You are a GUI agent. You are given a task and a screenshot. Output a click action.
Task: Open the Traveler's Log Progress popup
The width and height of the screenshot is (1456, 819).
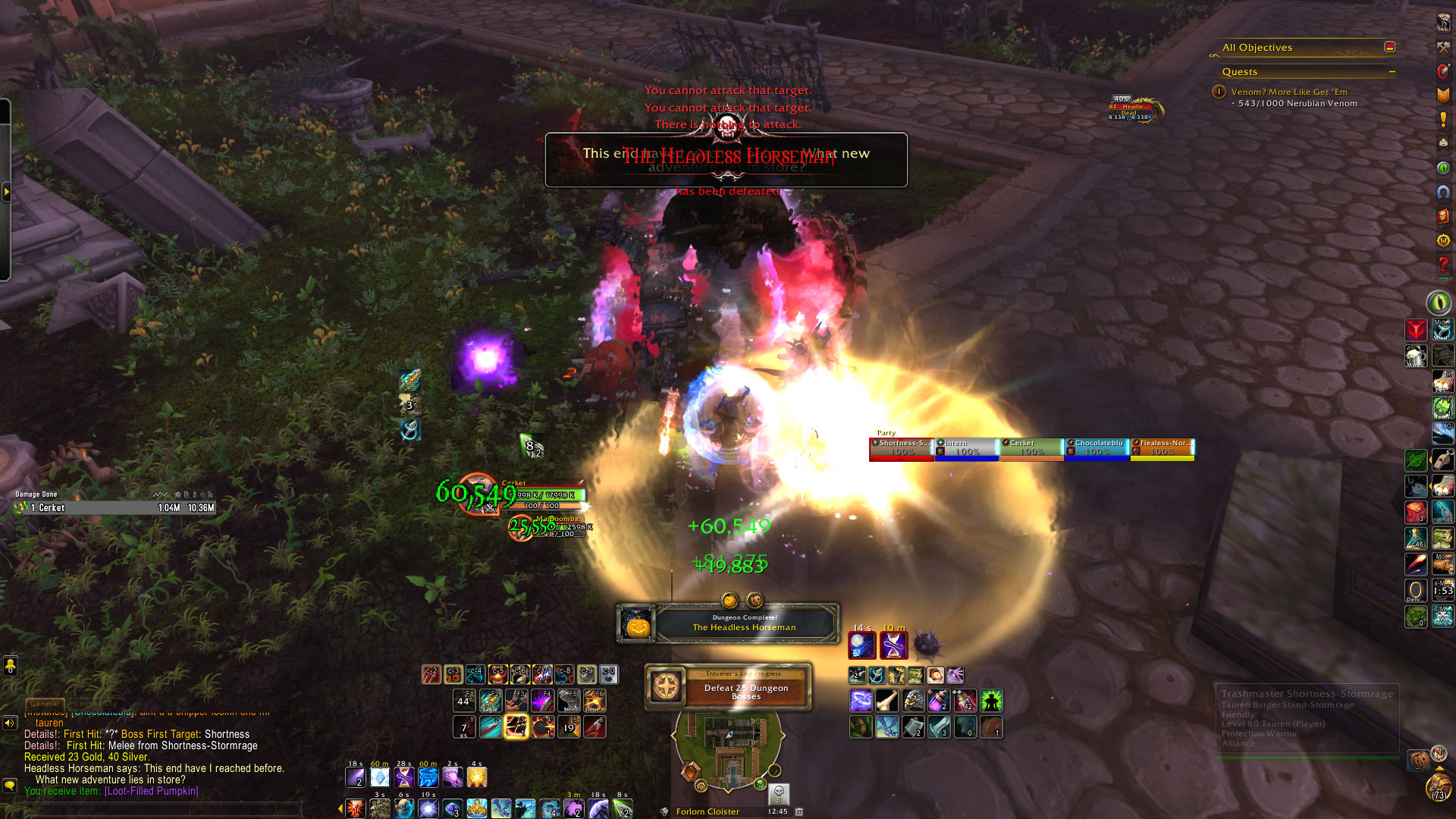pos(728,686)
